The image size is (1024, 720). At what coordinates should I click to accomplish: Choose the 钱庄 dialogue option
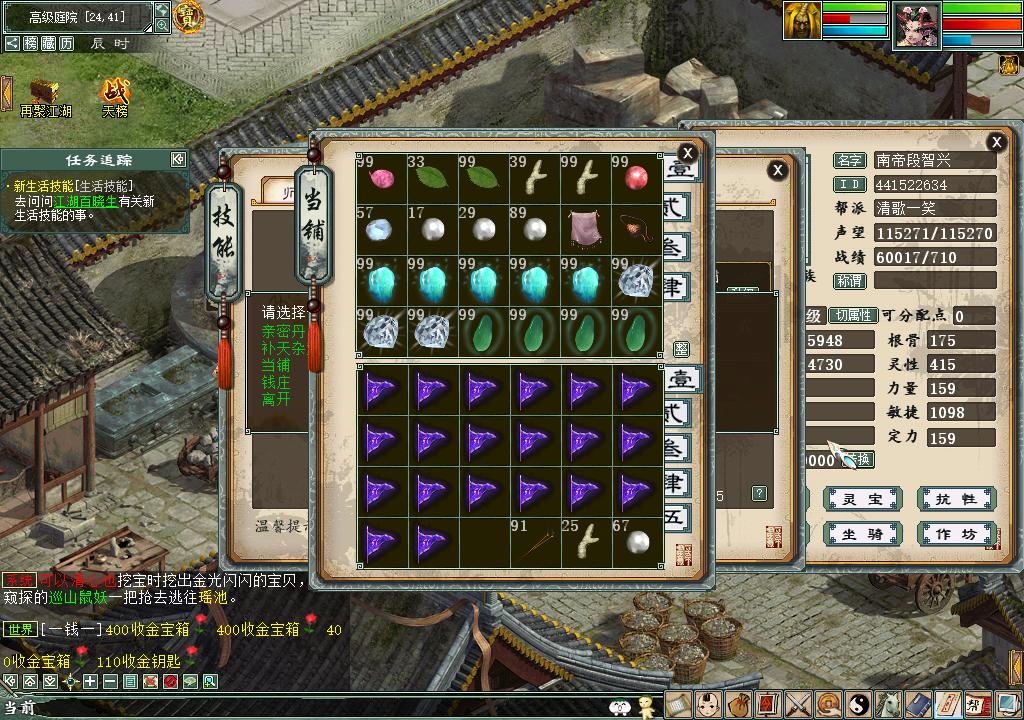pyautogui.click(x=276, y=382)
